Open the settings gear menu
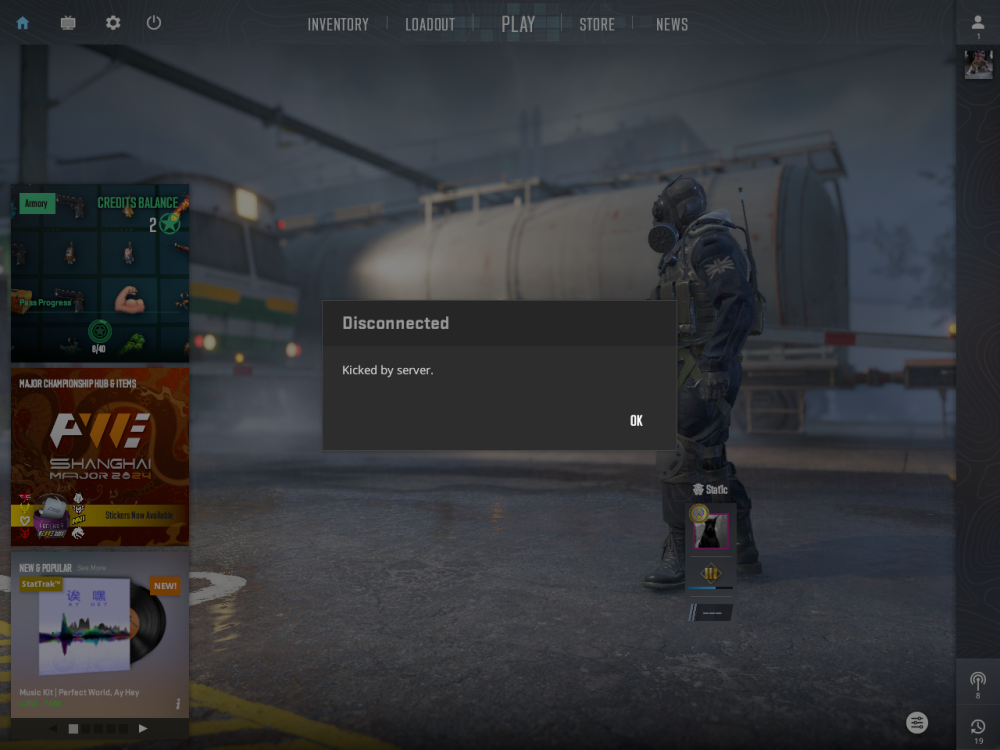Image resolution: width=1000 pixels, height=750 pixels. click(113, 23)
